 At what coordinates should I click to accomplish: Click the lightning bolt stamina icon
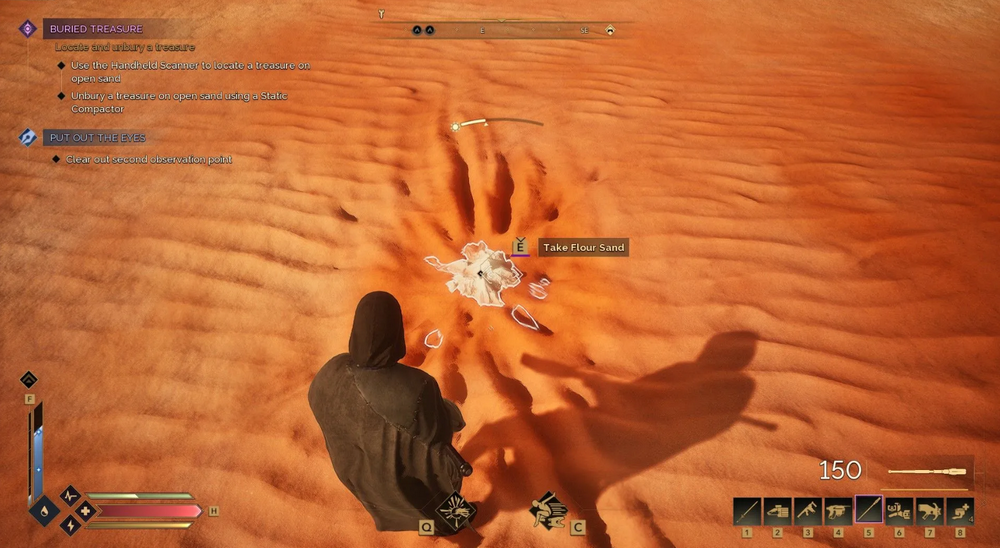(70, 525)
